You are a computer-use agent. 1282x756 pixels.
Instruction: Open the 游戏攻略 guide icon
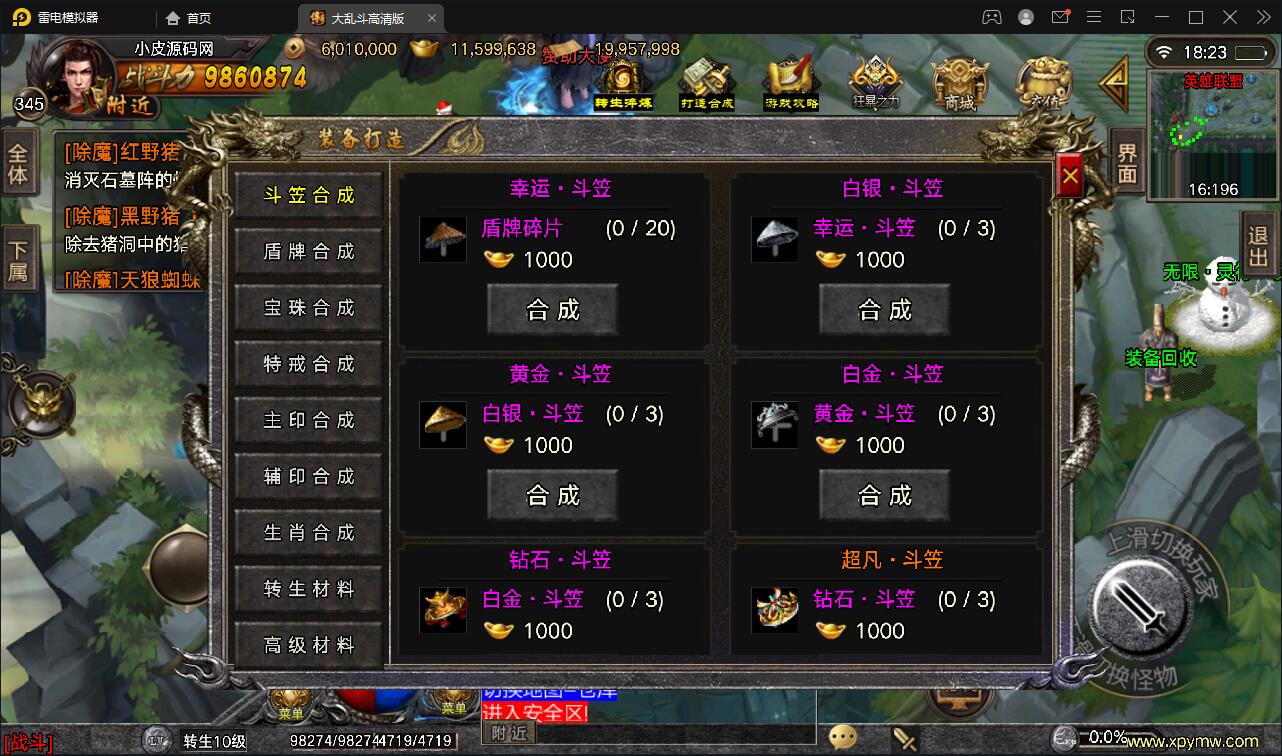[790, 80]
